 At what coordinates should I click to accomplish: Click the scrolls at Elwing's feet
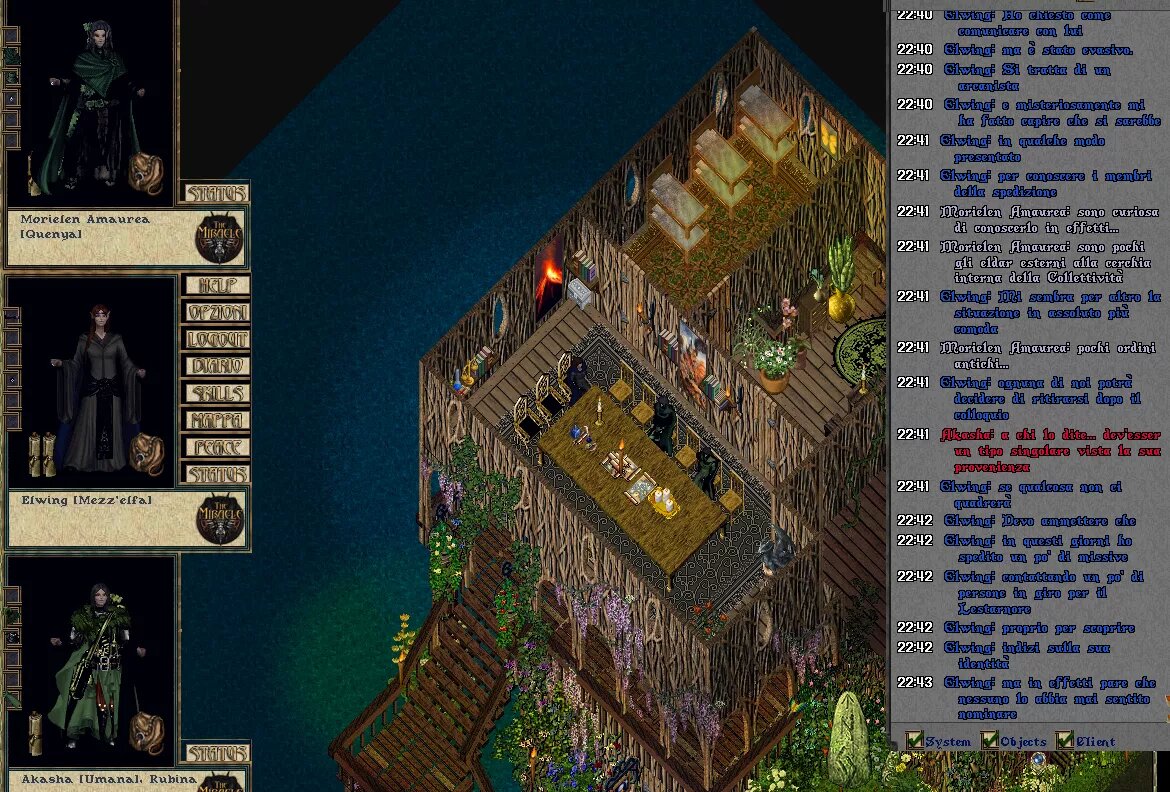point(41,453)
